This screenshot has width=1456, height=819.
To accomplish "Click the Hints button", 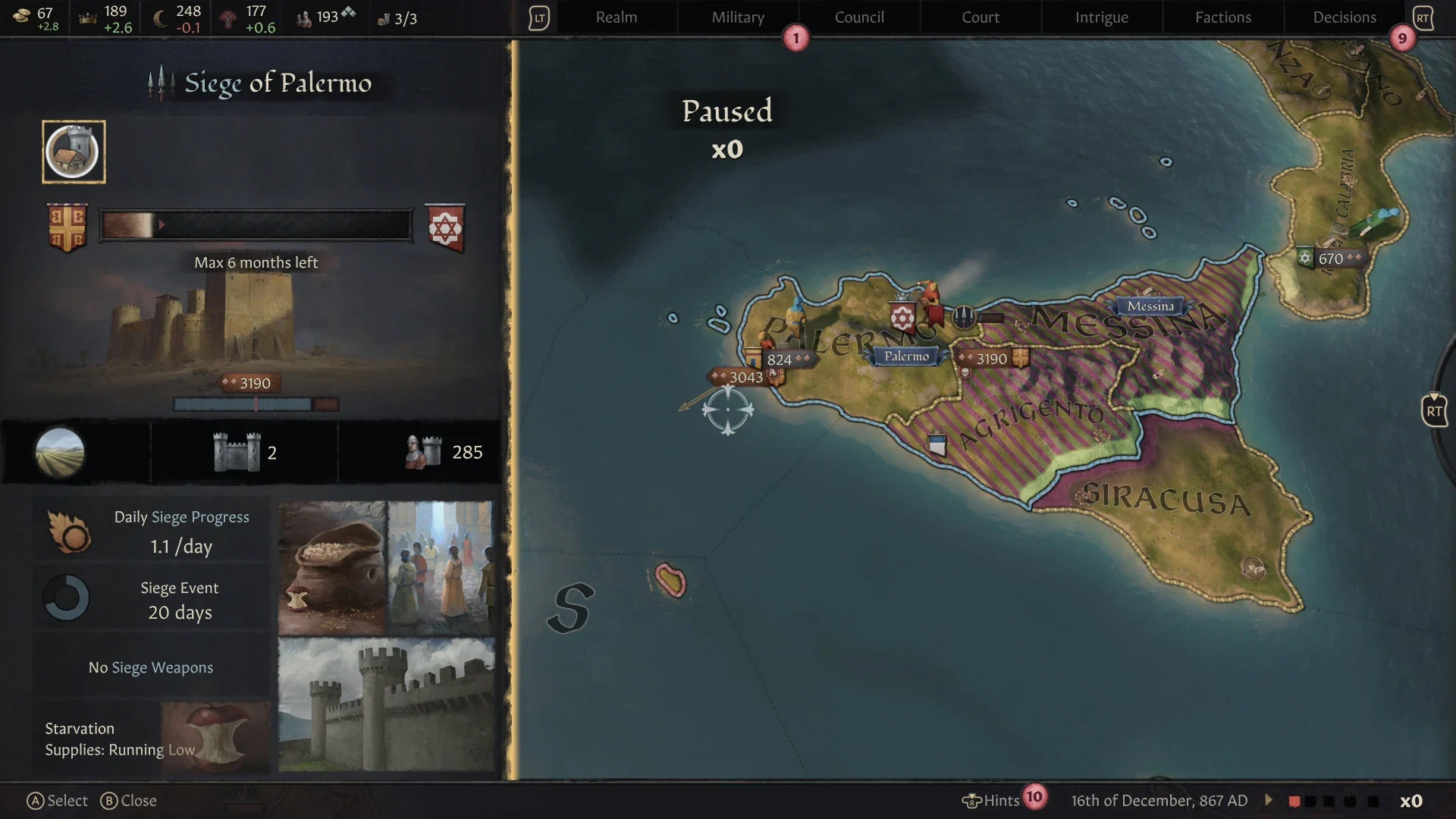I will [993, 800].
